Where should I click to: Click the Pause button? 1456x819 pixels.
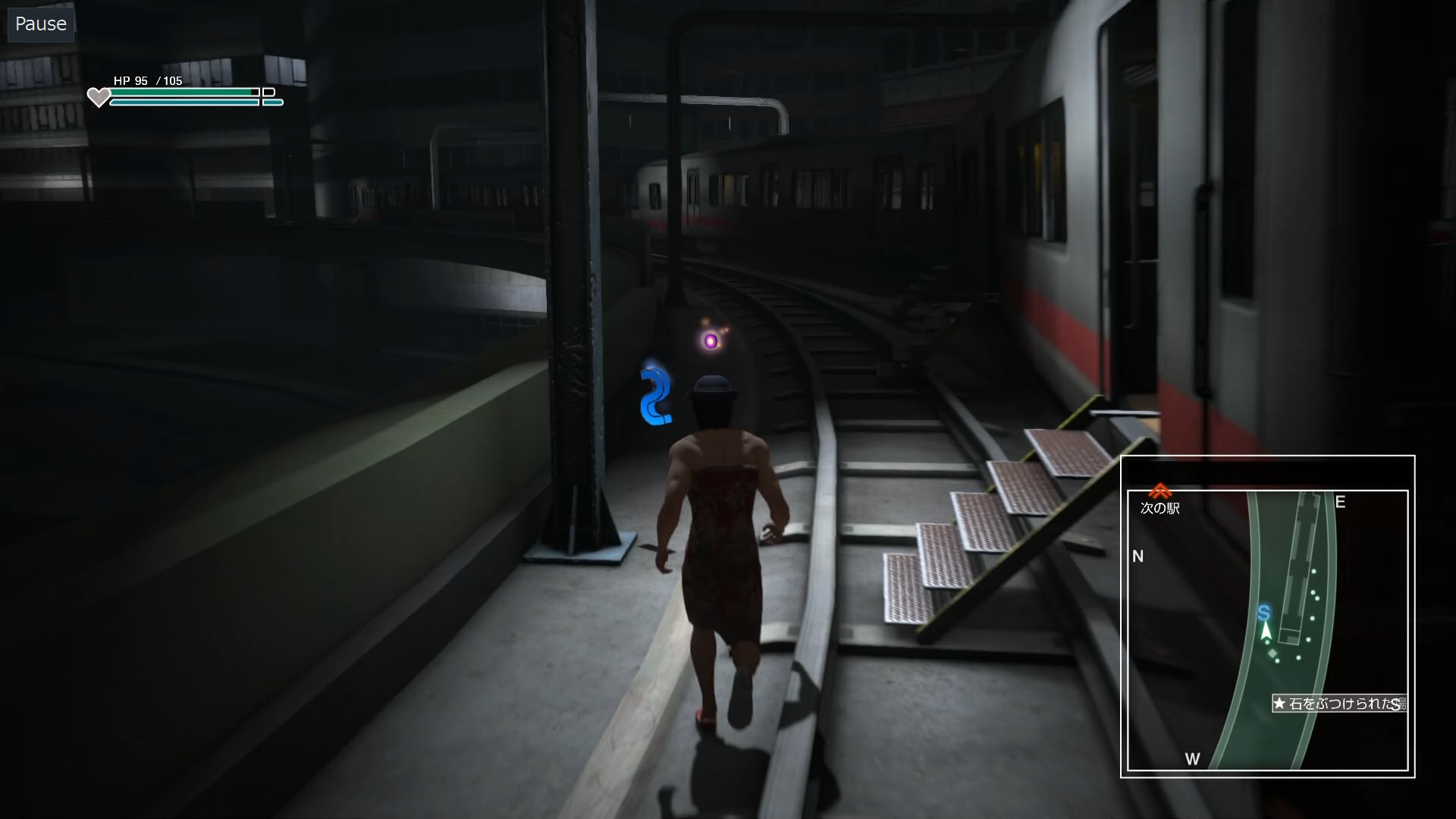41,24
